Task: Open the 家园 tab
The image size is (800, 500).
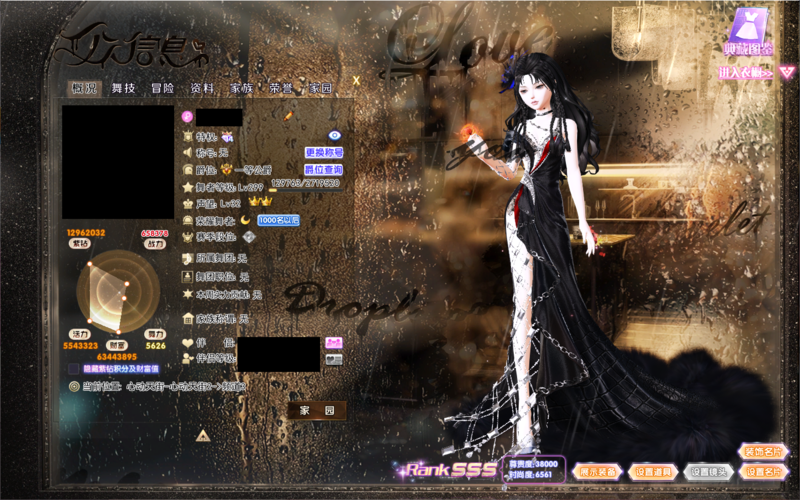Action: tap(320, 88)
